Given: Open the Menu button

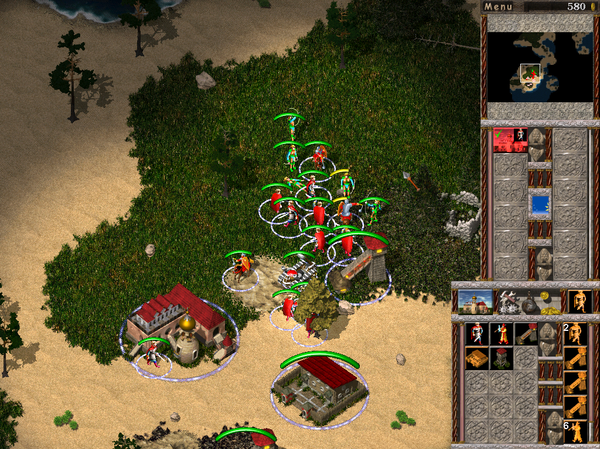Looking at the screenshot, I should click(498, 7).
